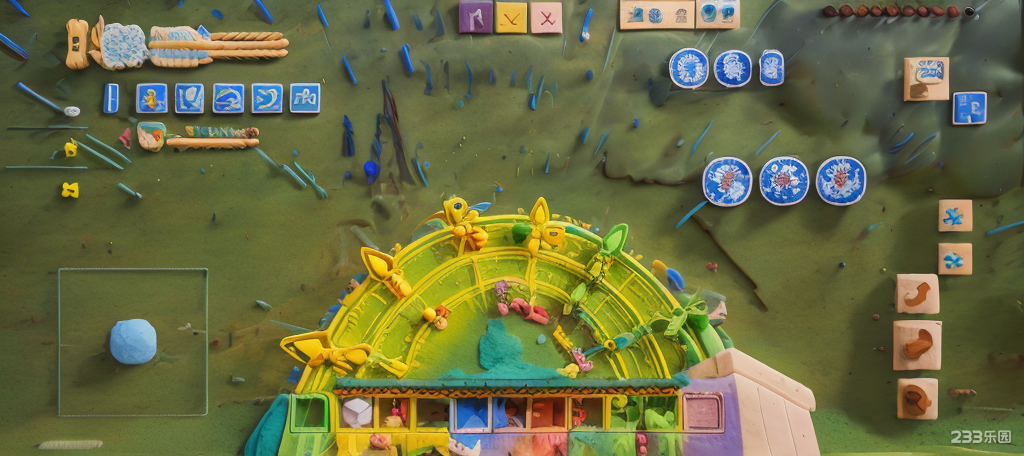Choose the yellow tile beside the purple one
This screenshot has height=456, width=1024.
tap(511, 17)
